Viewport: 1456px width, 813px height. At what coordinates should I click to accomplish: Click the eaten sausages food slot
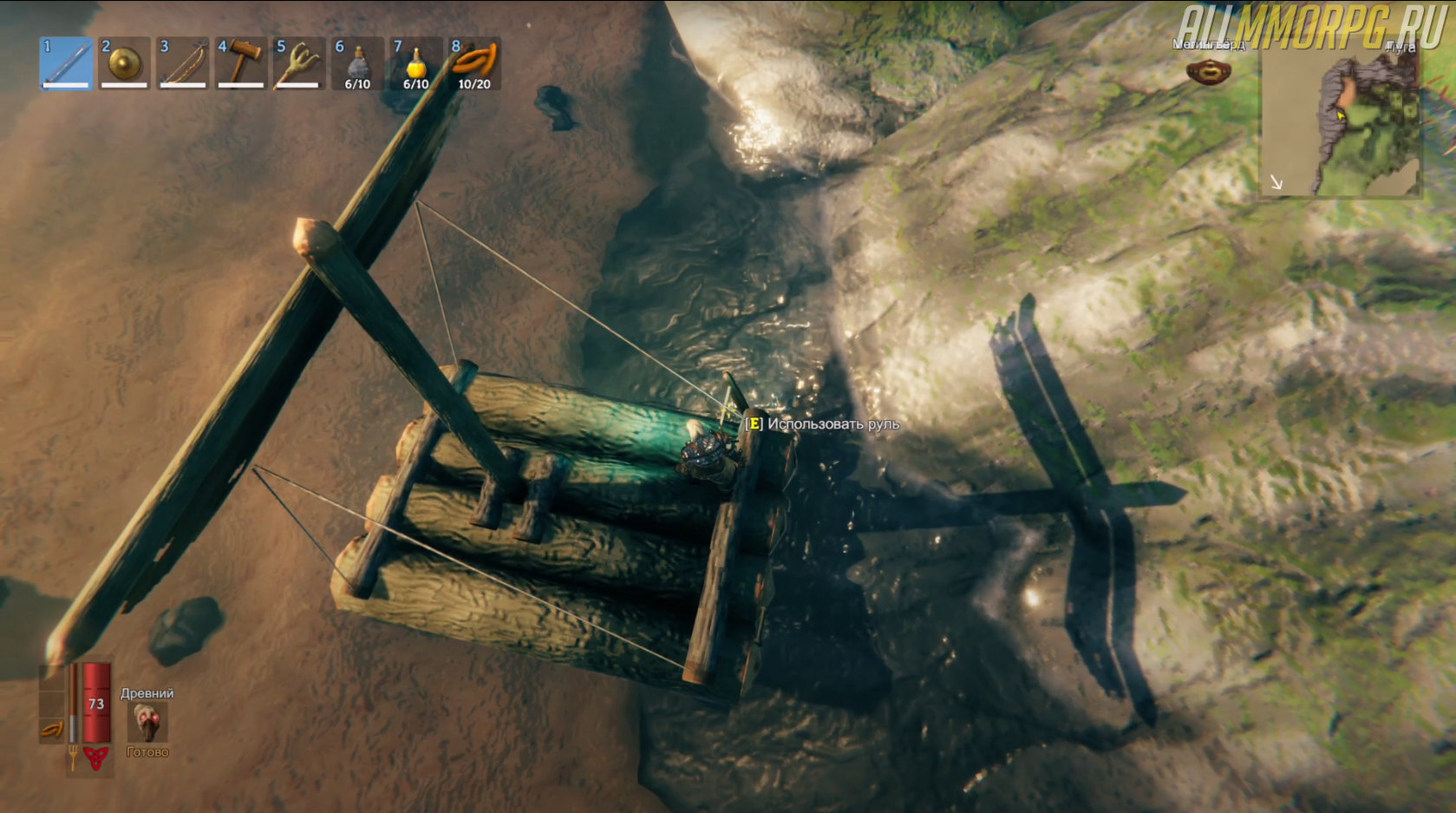point(52,728)
